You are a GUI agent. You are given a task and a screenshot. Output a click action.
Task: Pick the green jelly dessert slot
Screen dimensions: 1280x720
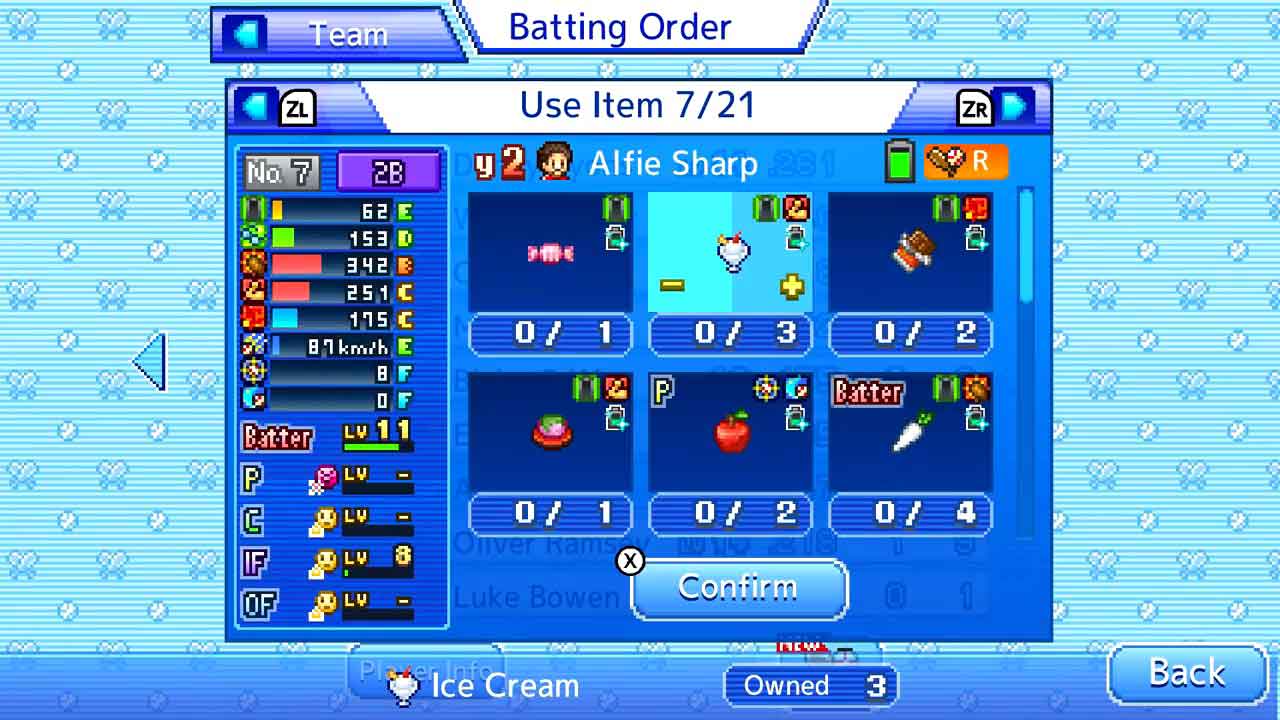pos(550,432)
